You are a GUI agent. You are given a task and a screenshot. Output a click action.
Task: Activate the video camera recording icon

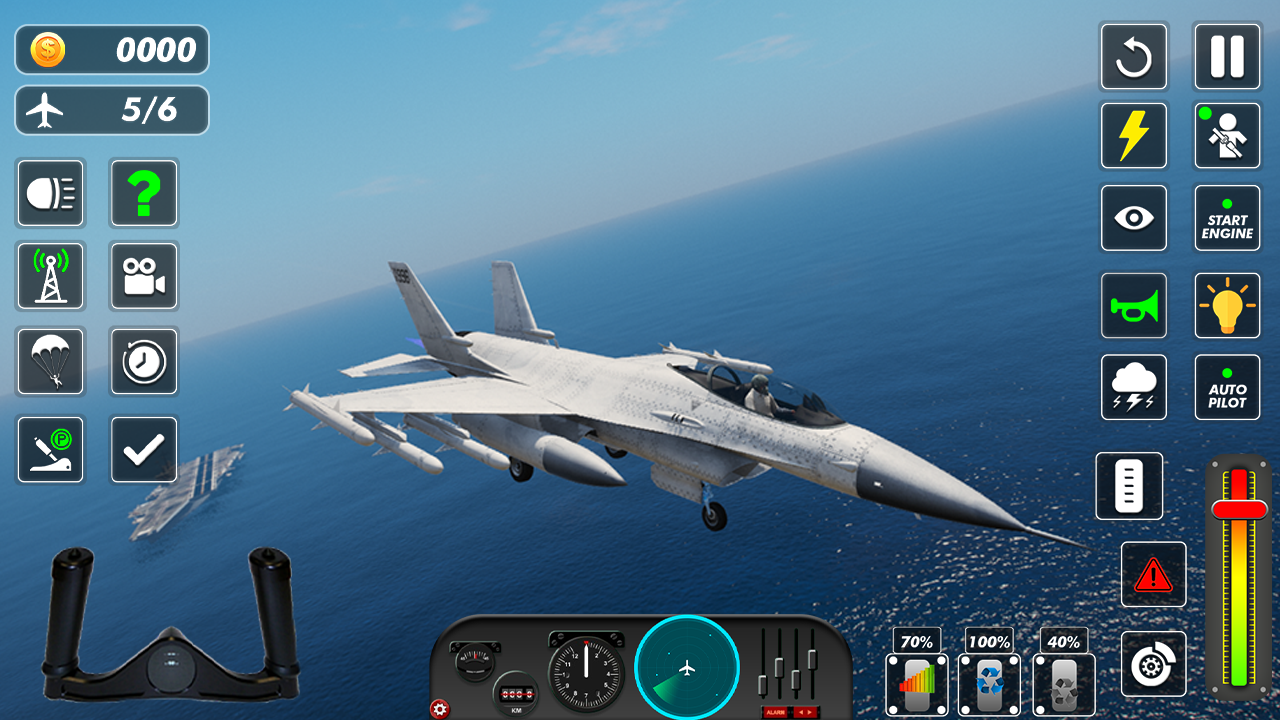[144, 276]
